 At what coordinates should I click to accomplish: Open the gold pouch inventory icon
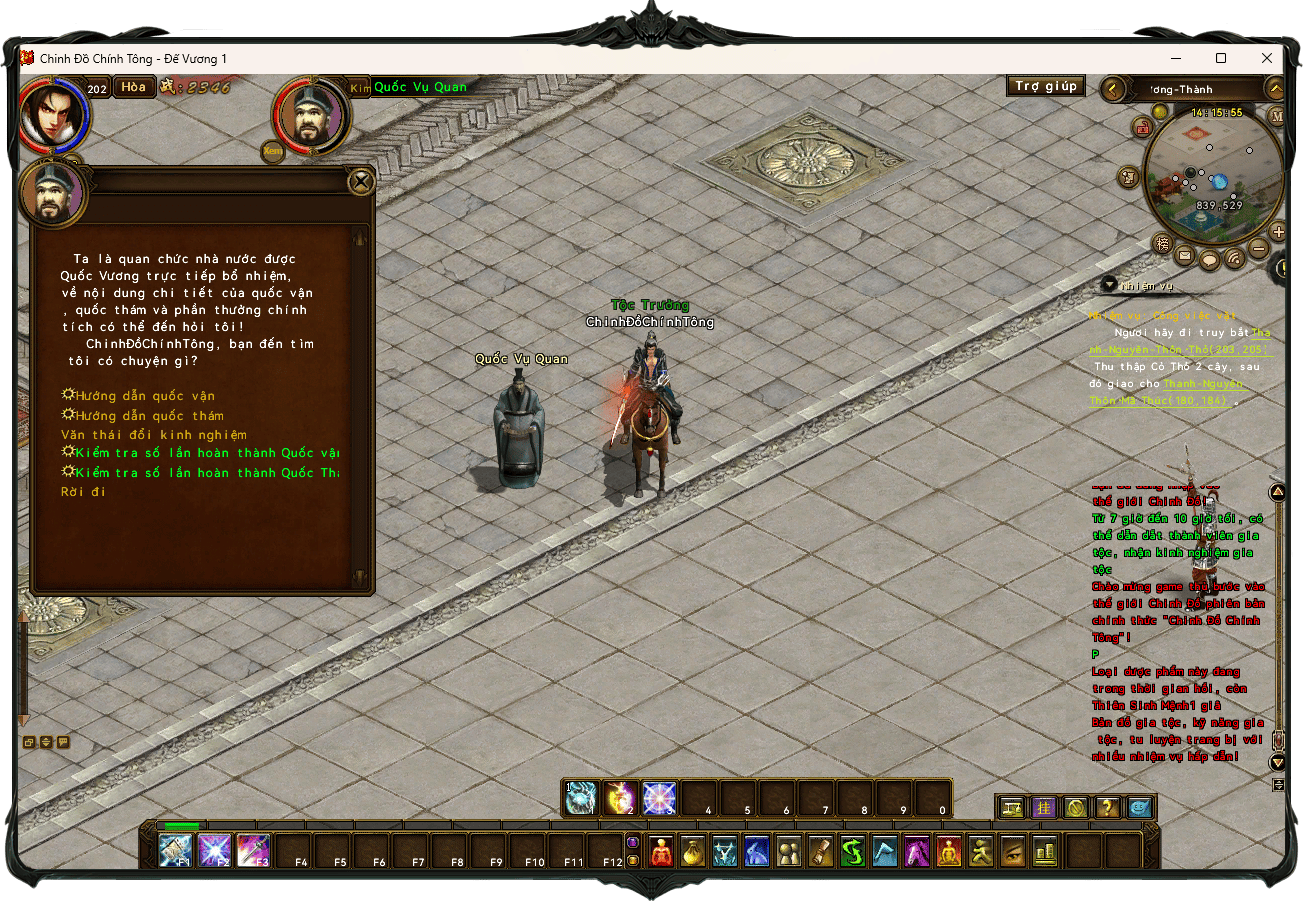[693, 851]
